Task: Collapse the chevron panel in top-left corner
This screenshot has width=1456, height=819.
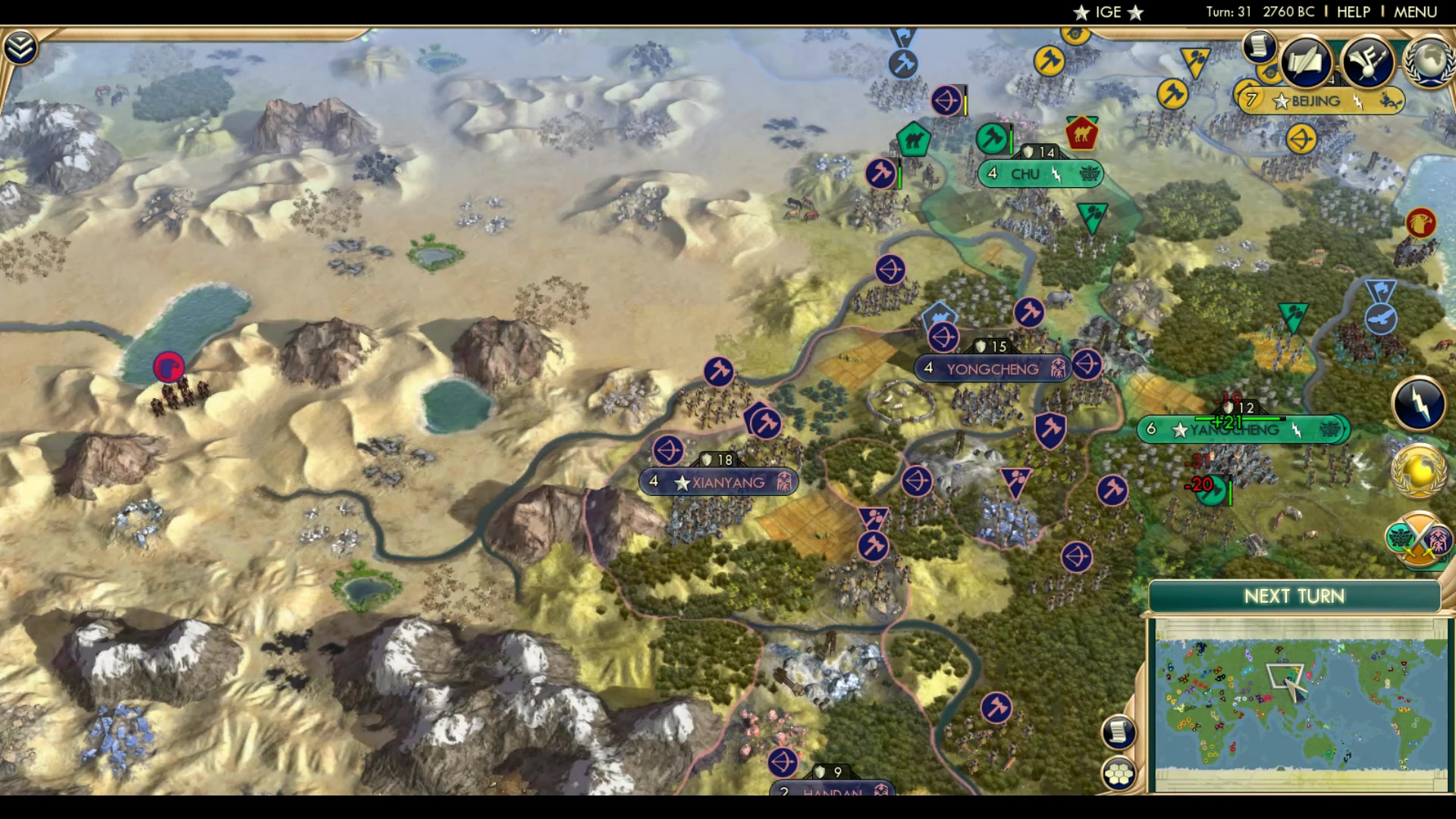Action: pos(22,45)
